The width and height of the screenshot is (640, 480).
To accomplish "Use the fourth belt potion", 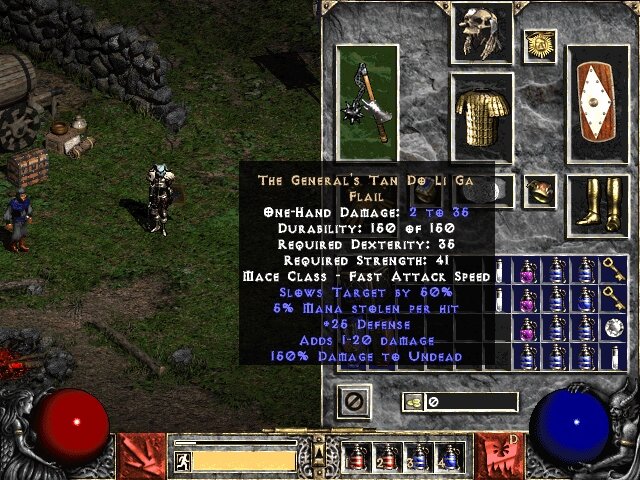I will tap(448, 457).
